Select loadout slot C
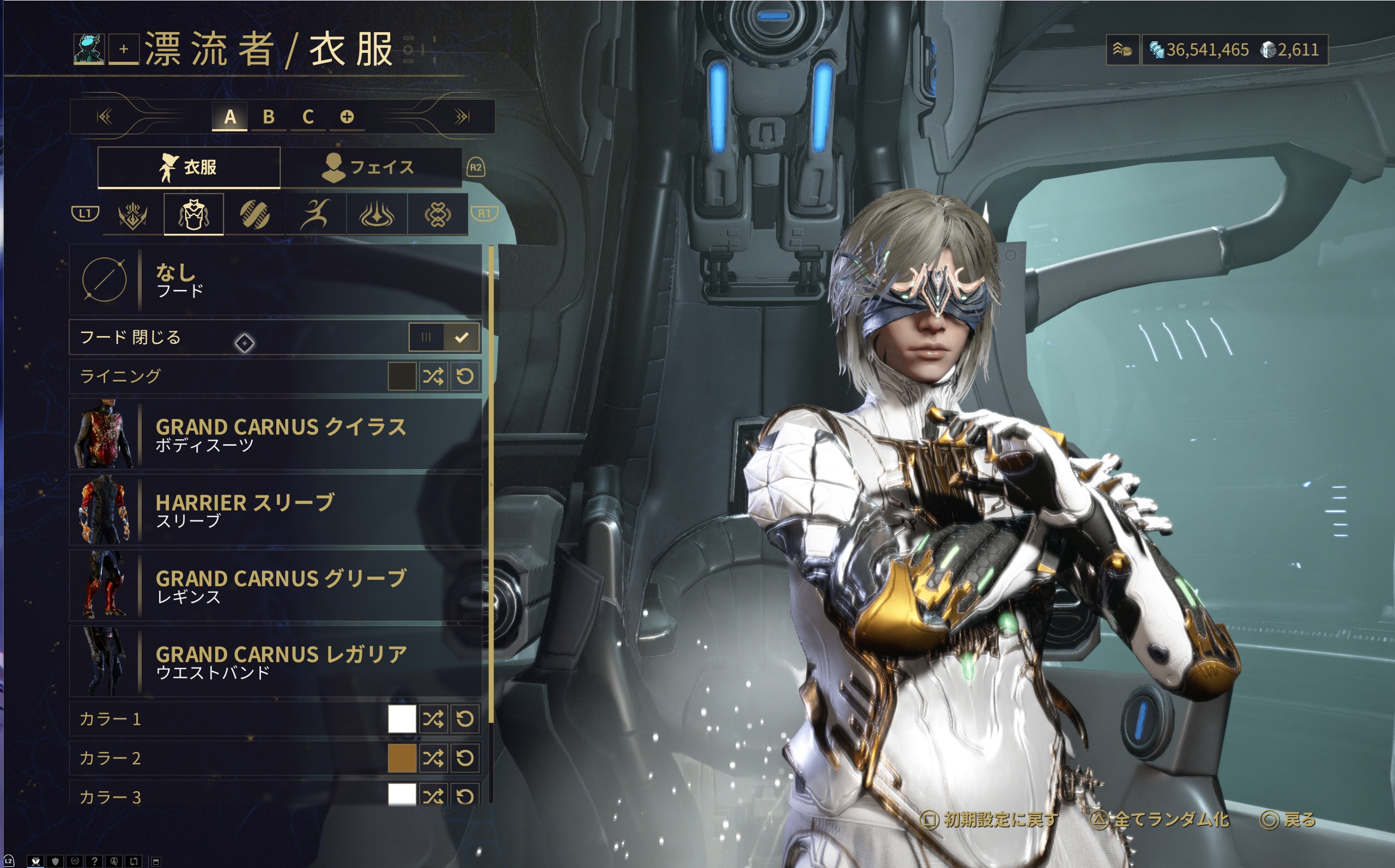 click(x=308, y=117)
